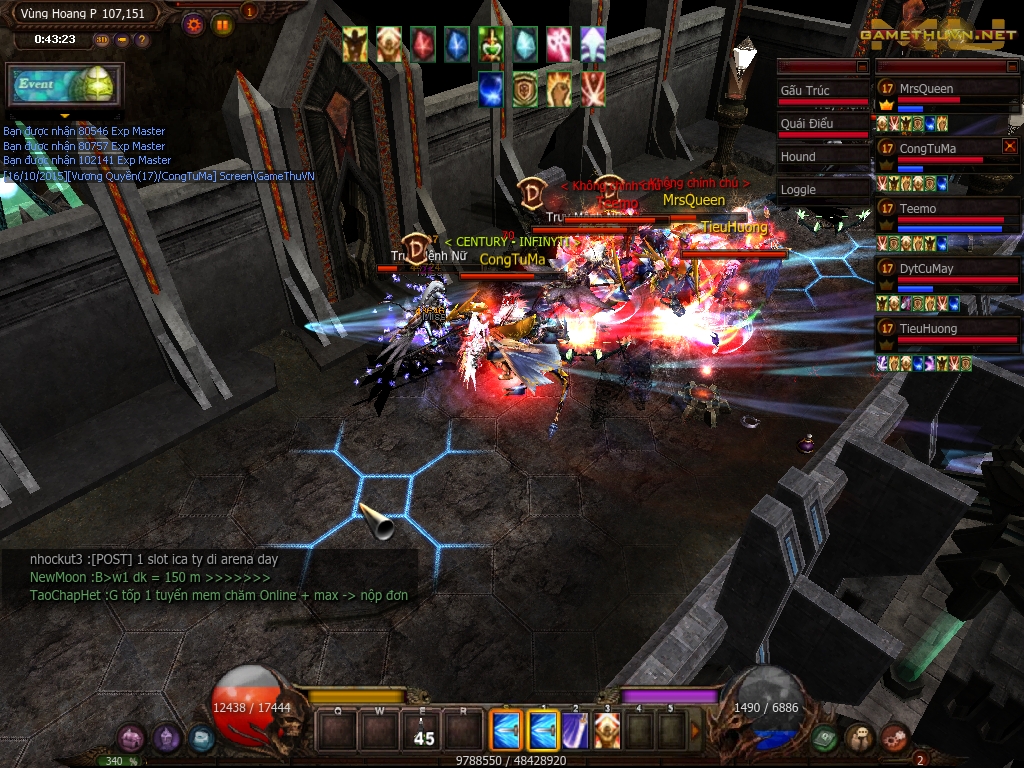Activate the red-white figure skill in slot 3
This screenshot has height=768, width=1024.
607,731
